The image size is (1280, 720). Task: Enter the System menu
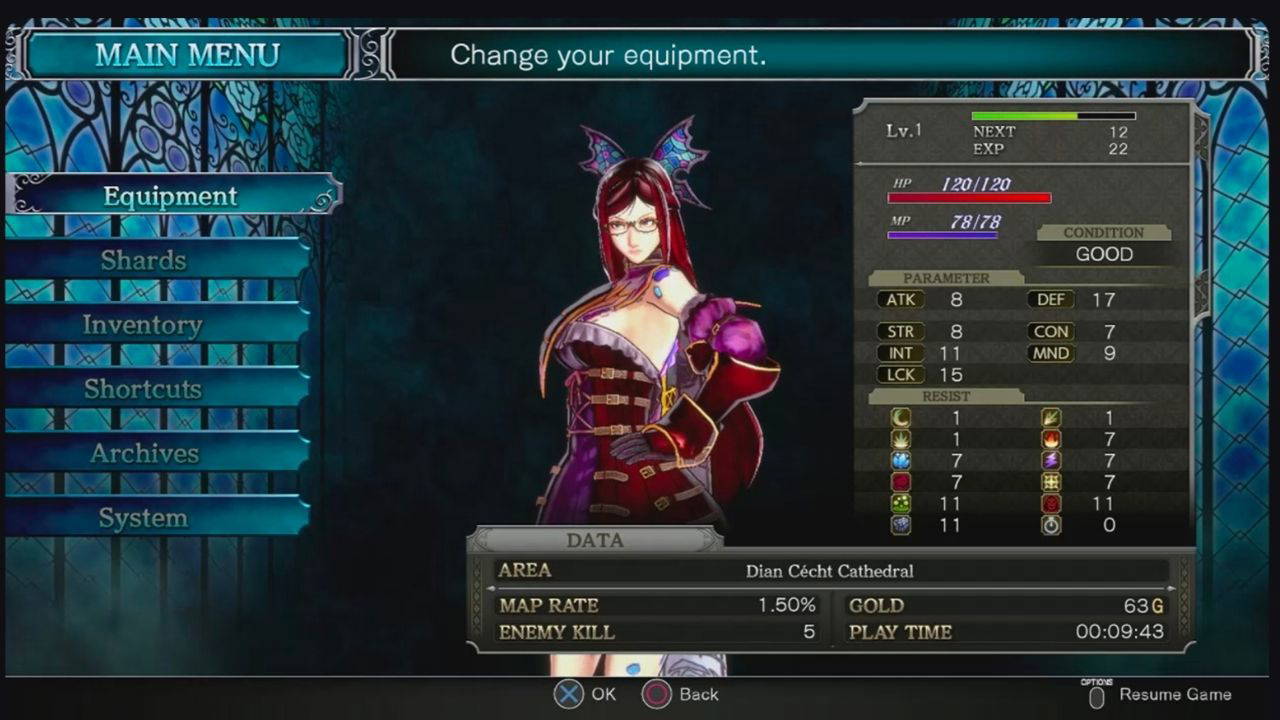pos(143,518)
